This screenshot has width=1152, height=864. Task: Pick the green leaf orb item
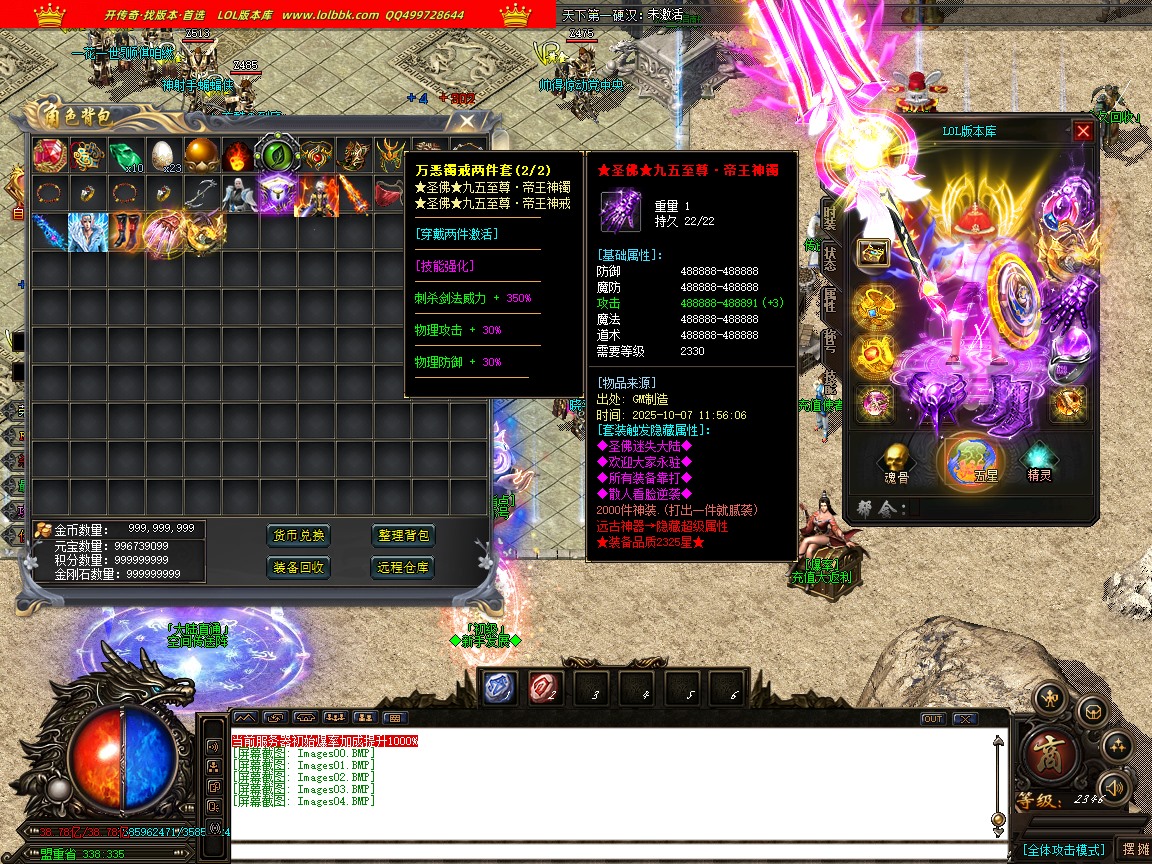pos(276,156)
